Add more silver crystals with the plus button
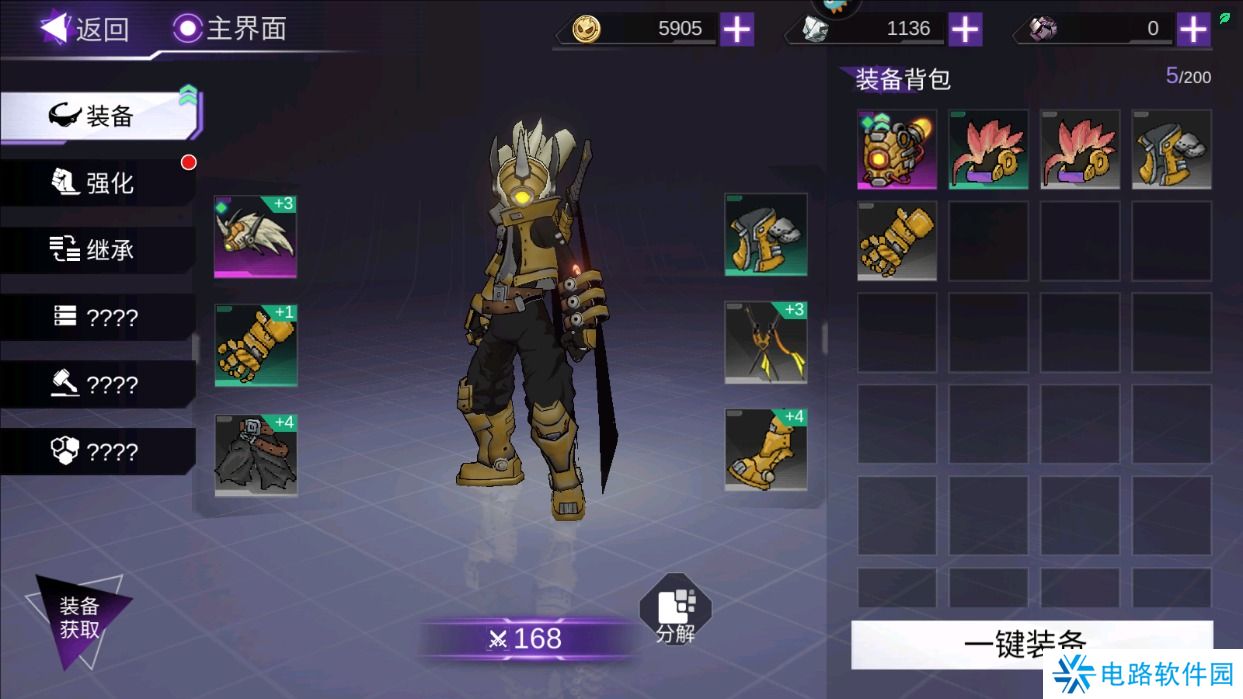The height and width of the screenshot is (699, 1243). tap(965, 29)
